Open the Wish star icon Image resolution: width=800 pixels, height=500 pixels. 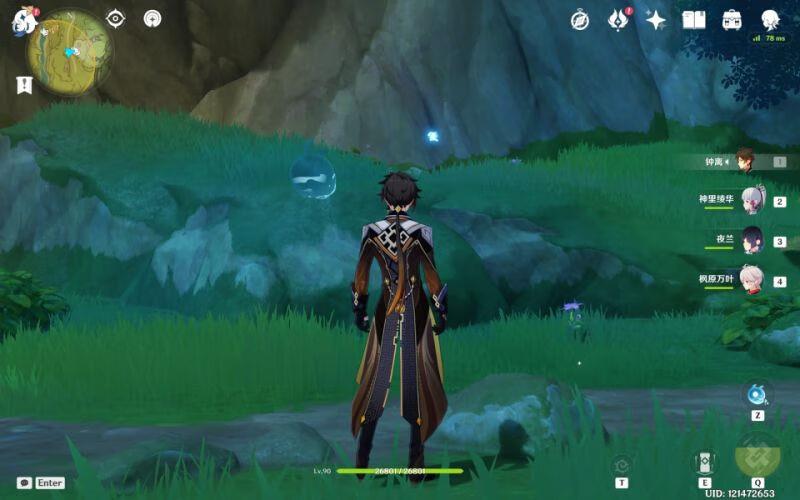point(656,20)
